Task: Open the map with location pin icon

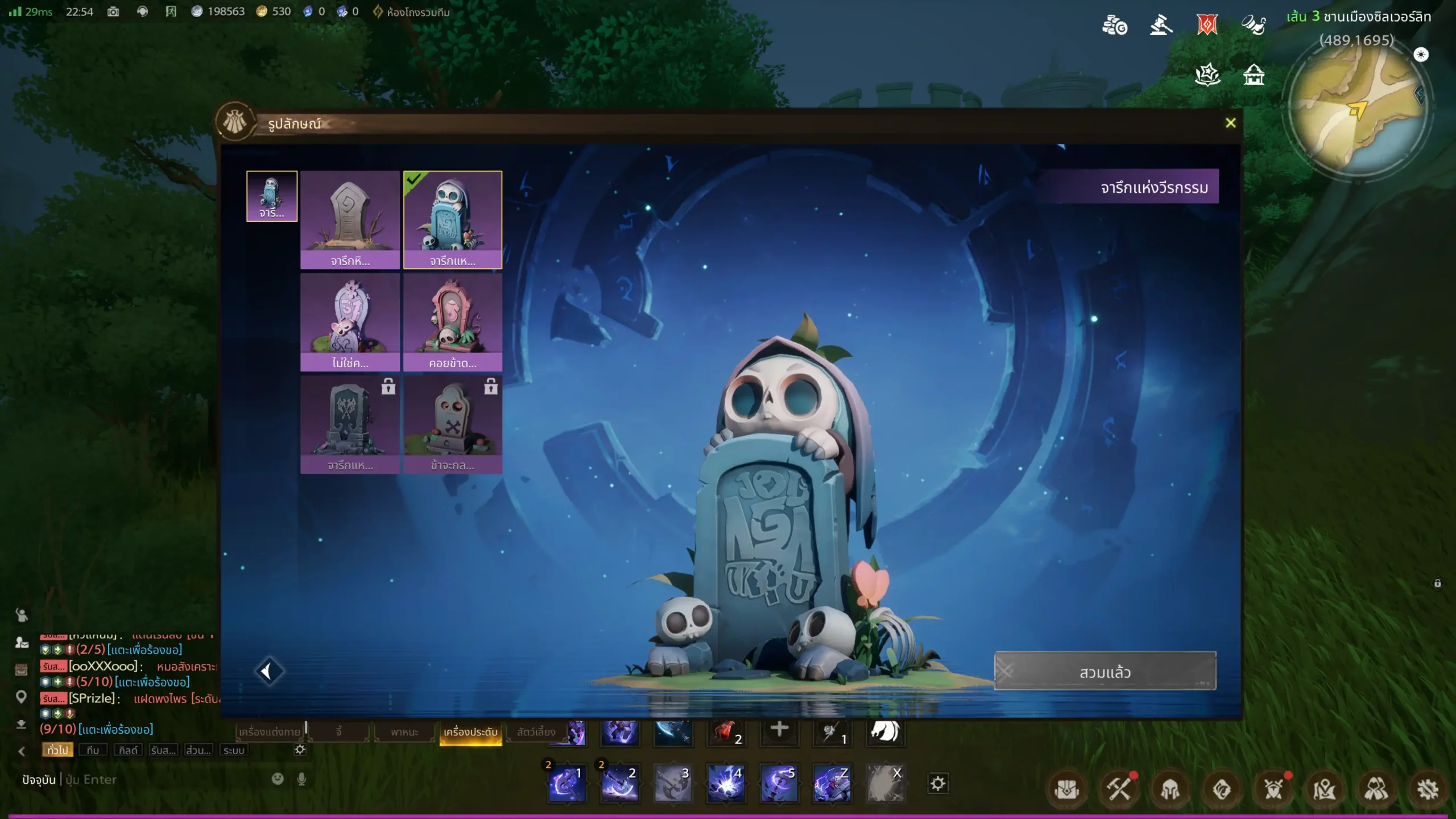Action: click(1325, 789)
